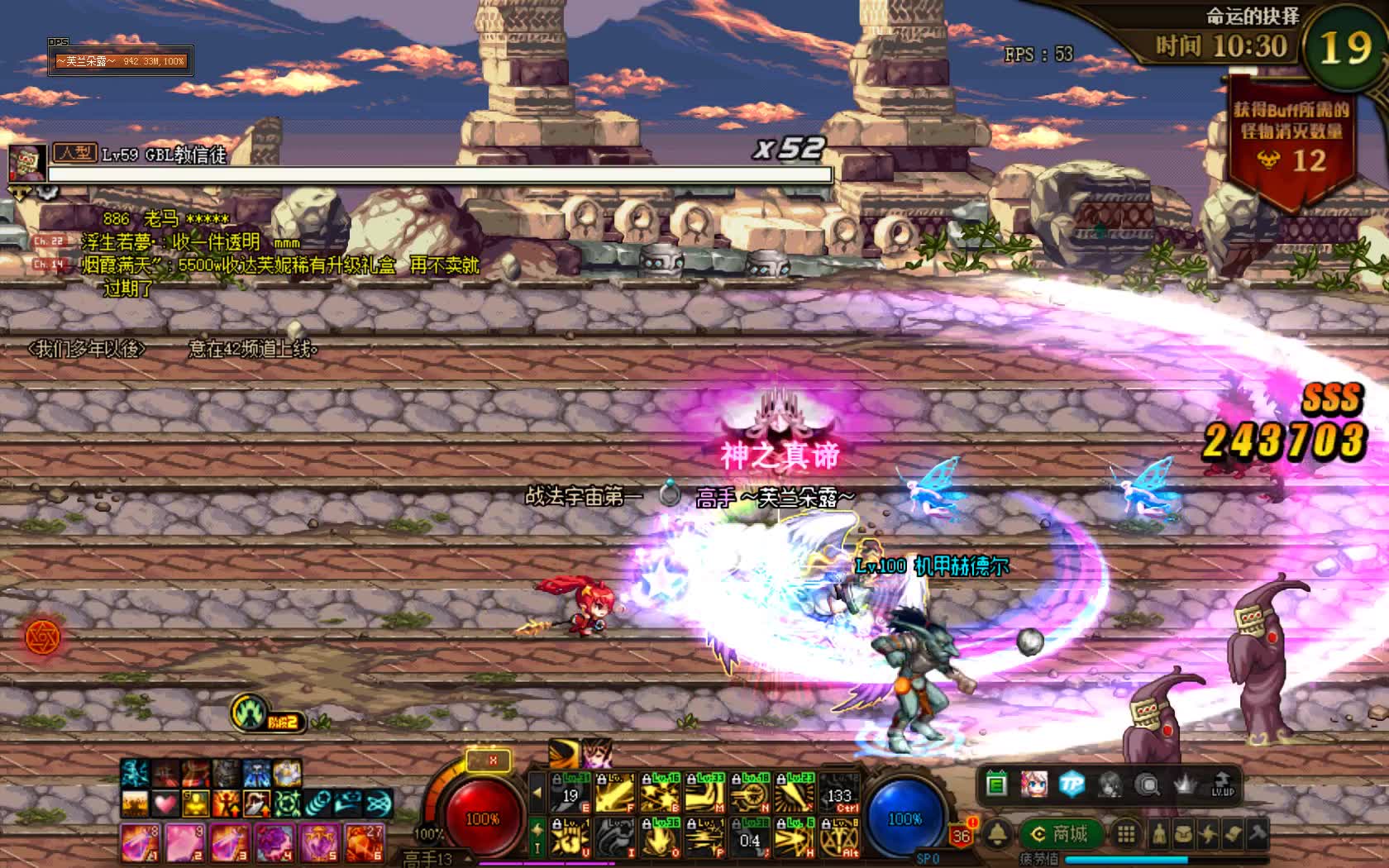1389x868 pixels.
Task: Use the pink item in quick slot 2
Action: (185, 842)
